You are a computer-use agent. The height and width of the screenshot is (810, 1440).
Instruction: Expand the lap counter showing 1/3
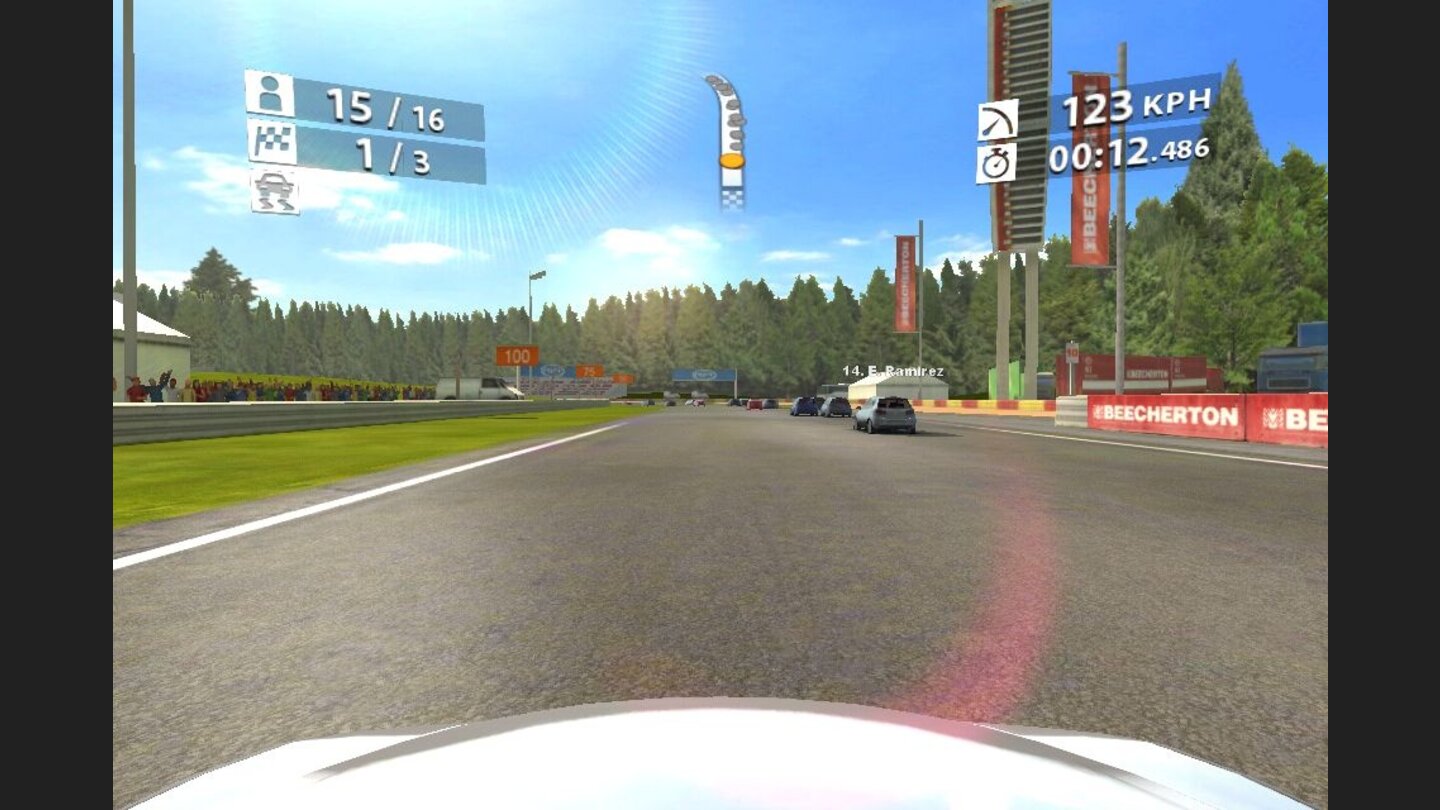tap(370, 148)
